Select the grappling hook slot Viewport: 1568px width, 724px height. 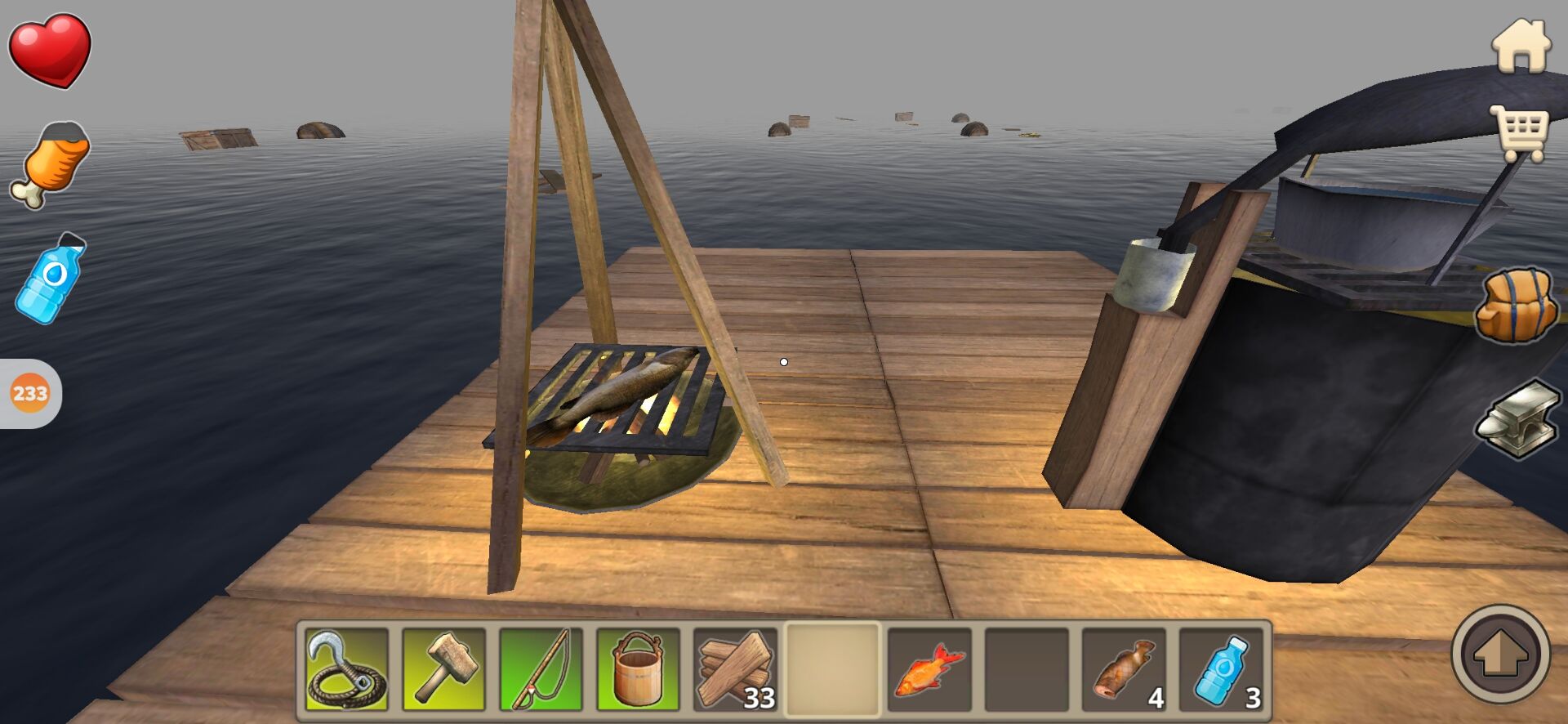pos(347,669)
